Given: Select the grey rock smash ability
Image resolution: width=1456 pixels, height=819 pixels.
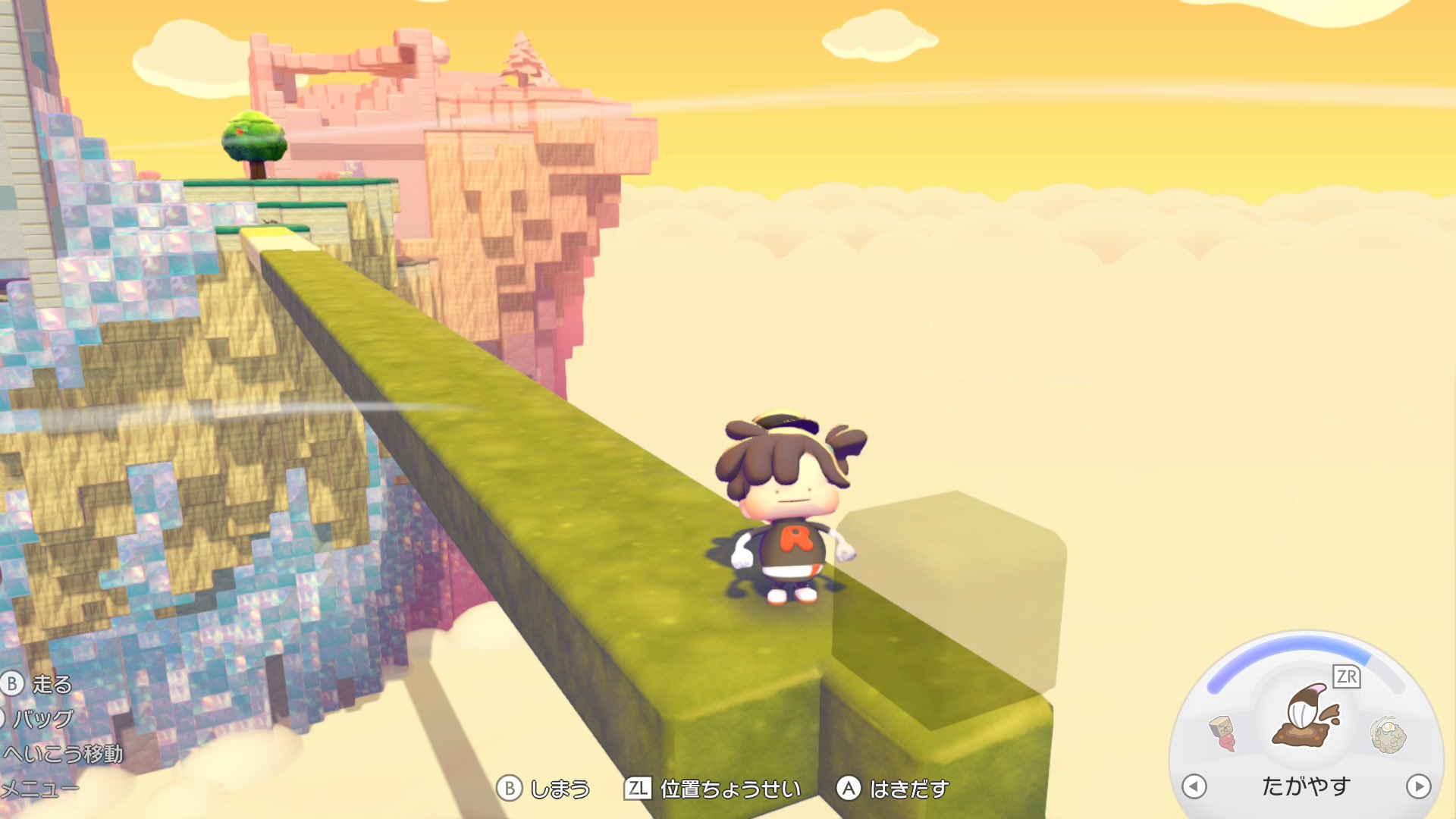Looking at the screenshot, I should click(x=1388, y=734).
